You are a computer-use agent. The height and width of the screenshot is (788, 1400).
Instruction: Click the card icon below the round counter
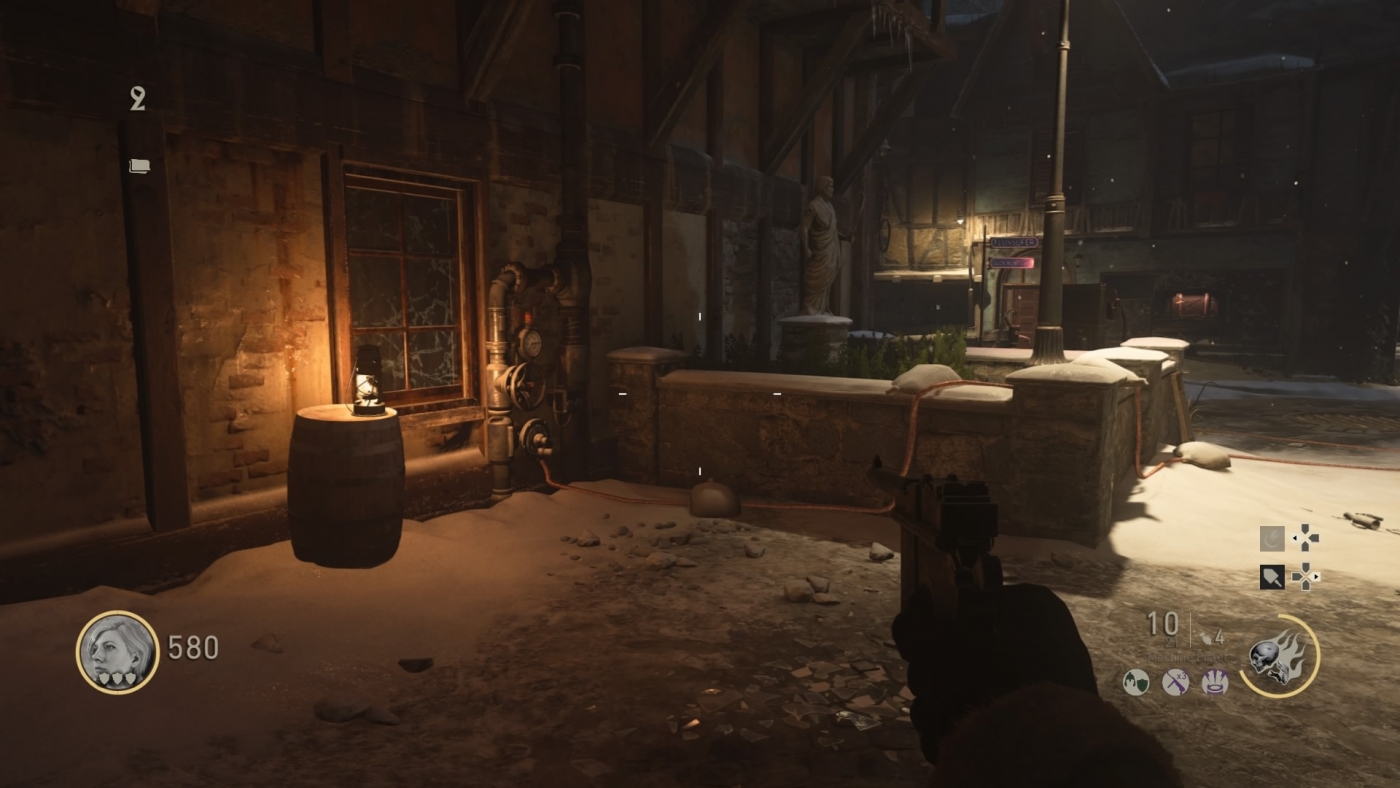pos(139,165)
